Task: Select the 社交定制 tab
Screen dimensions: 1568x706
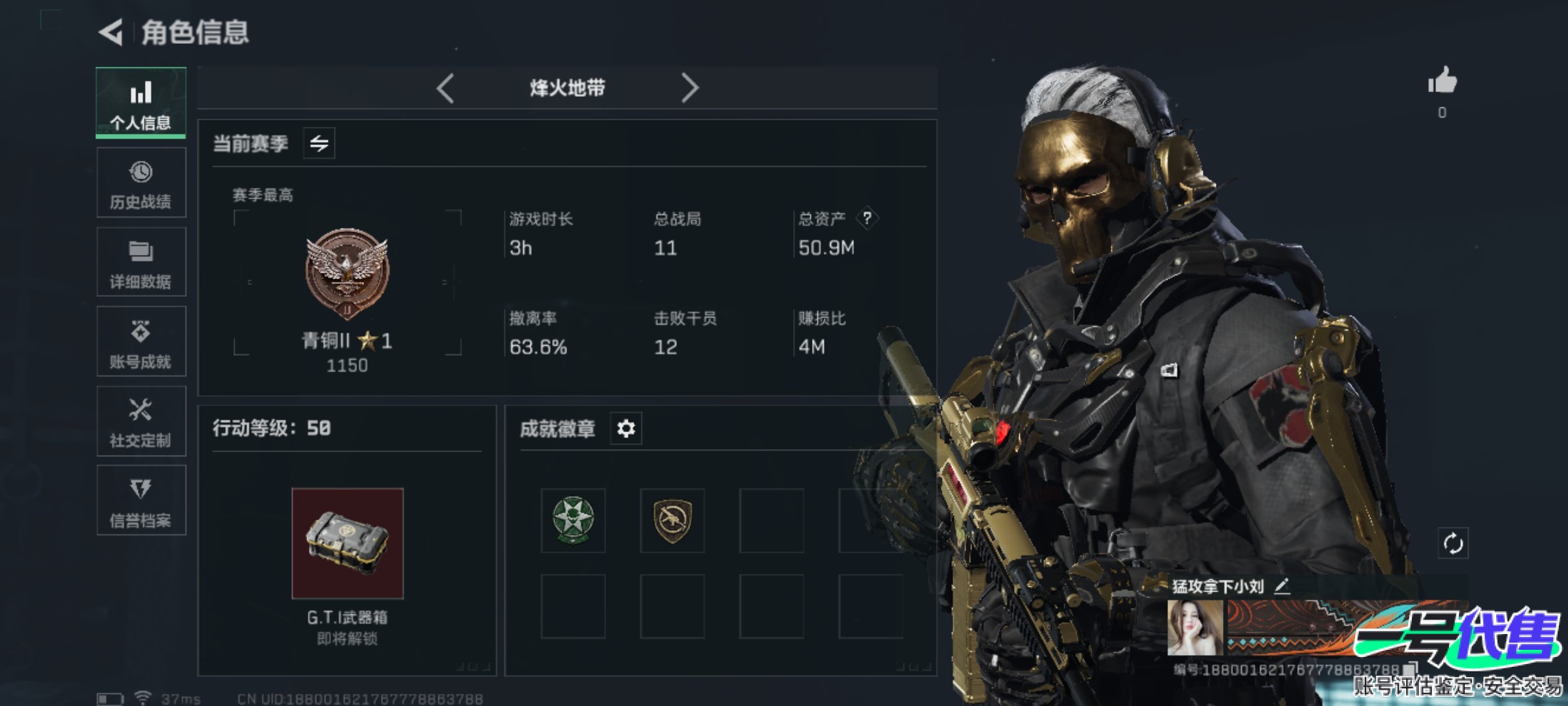Action: coord(141,422)
